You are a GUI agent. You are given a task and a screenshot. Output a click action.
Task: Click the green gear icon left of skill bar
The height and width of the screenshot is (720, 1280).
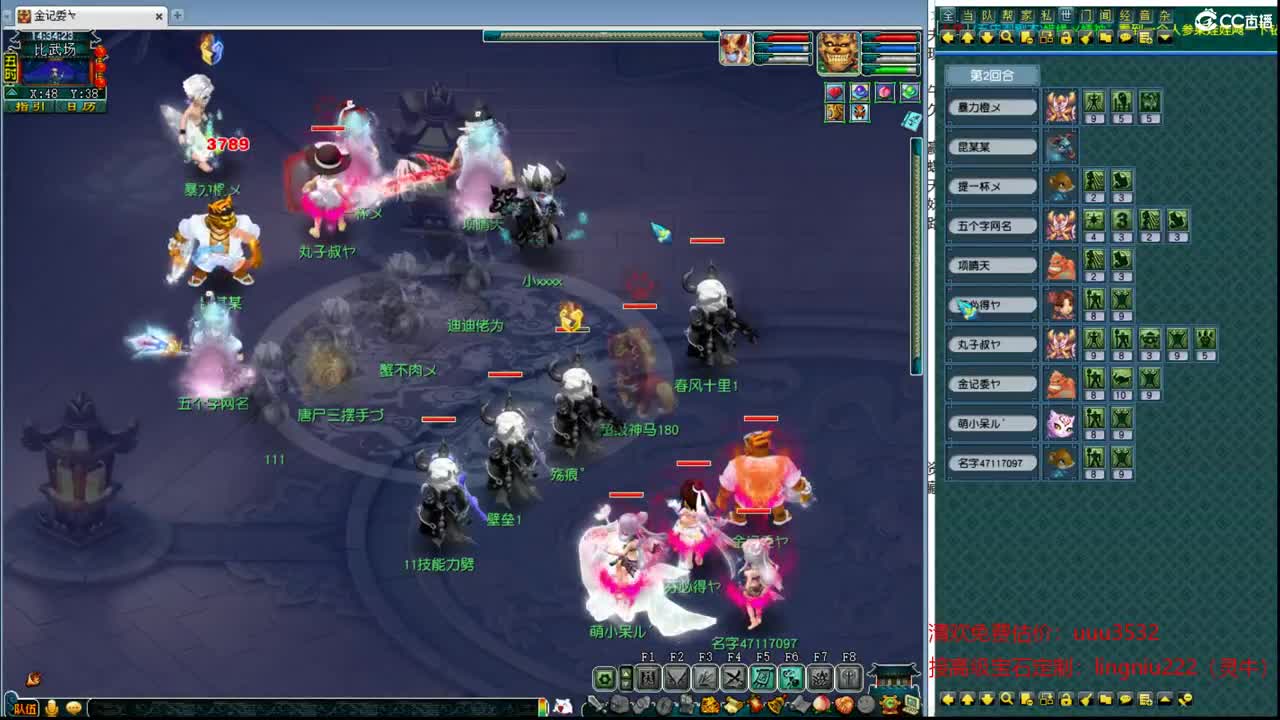tap(603, 680)
